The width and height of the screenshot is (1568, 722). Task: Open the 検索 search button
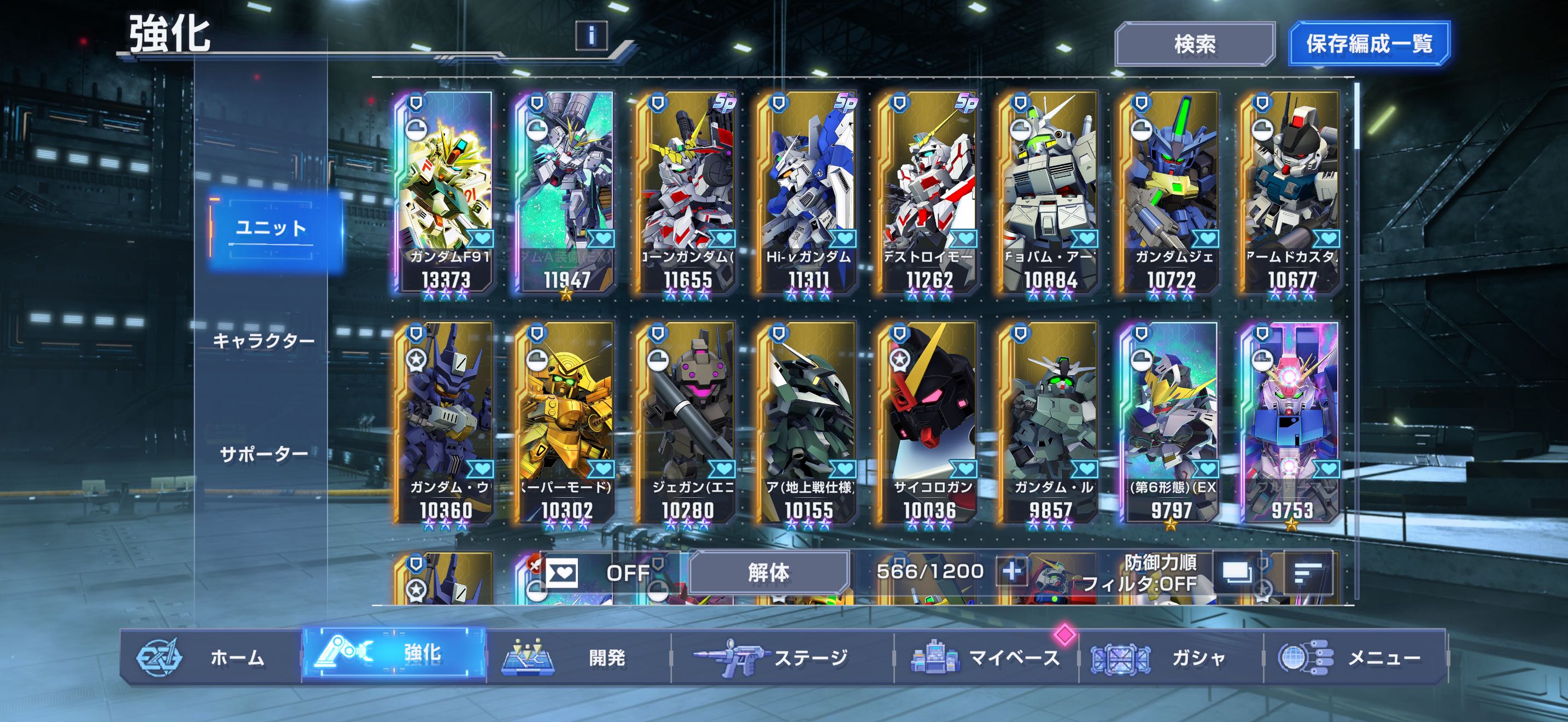pos(1194,44)
